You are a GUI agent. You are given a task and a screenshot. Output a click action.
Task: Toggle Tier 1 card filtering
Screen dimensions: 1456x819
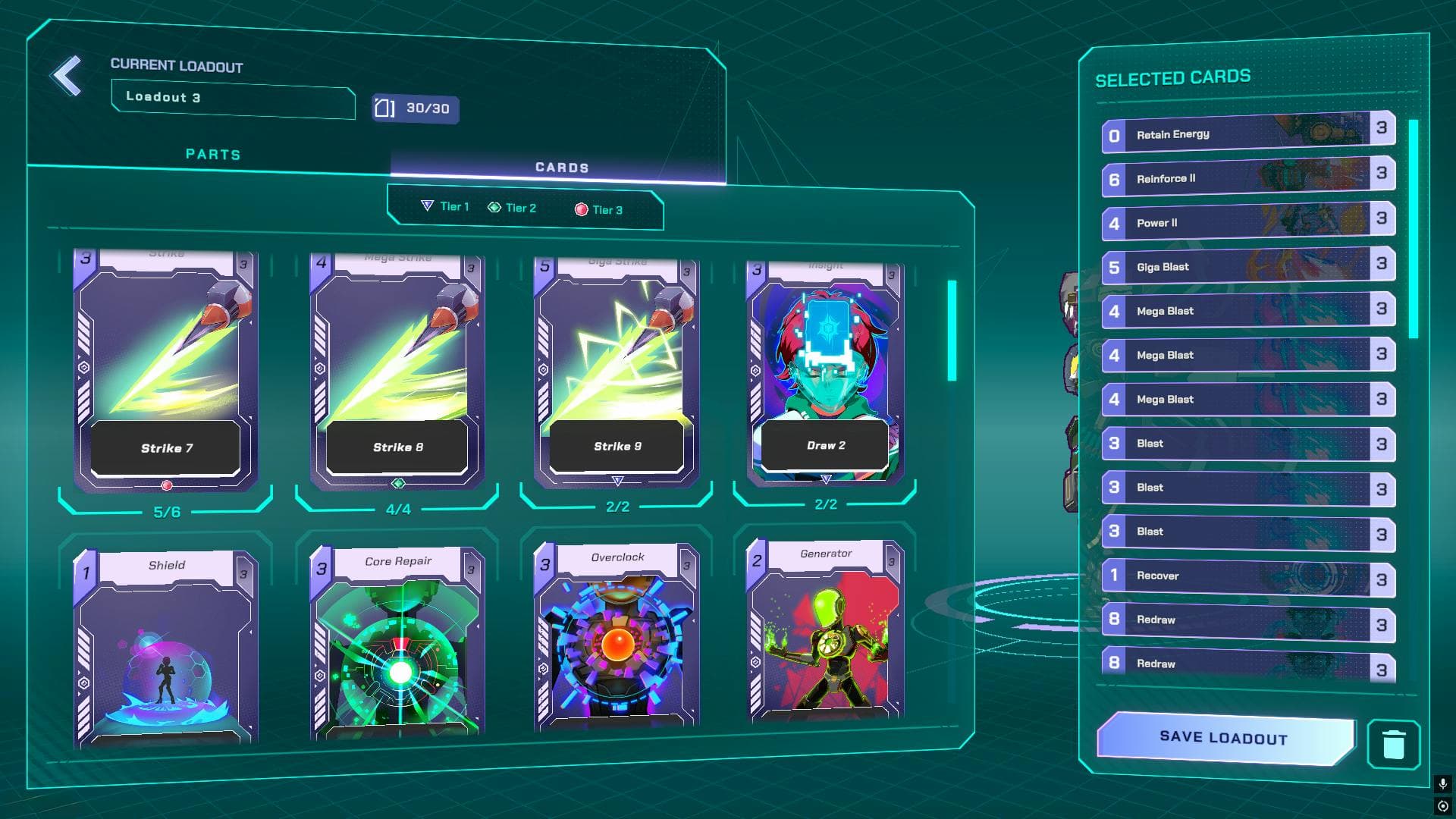(452, 206)
